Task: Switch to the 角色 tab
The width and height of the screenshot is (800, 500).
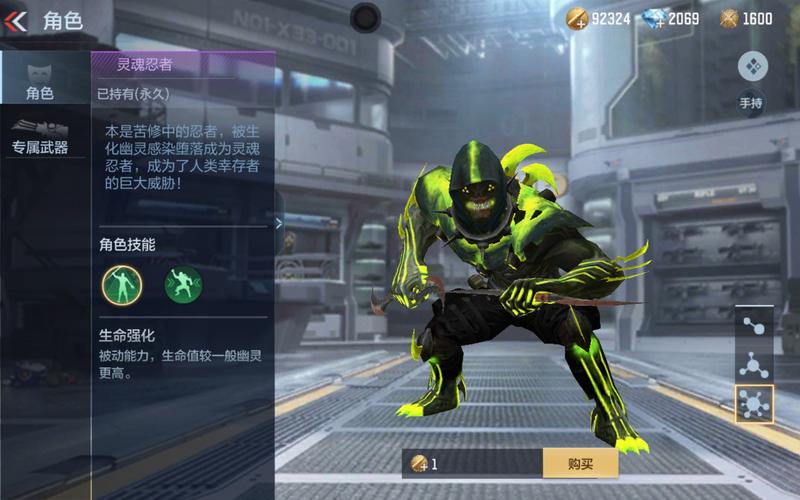Action: (x=40, y=80)
